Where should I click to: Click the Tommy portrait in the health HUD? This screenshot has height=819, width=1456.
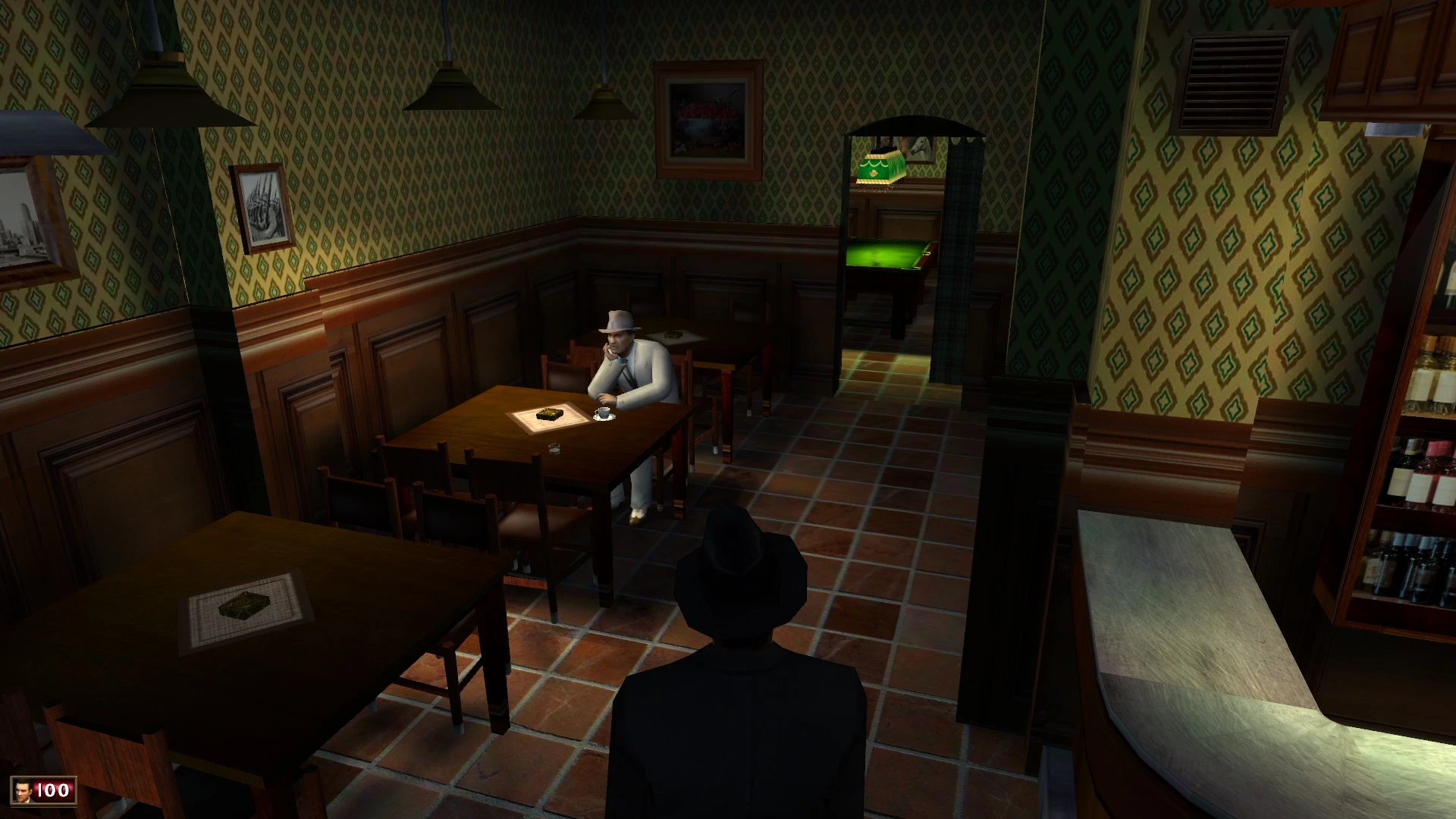(x=23, y=791)
